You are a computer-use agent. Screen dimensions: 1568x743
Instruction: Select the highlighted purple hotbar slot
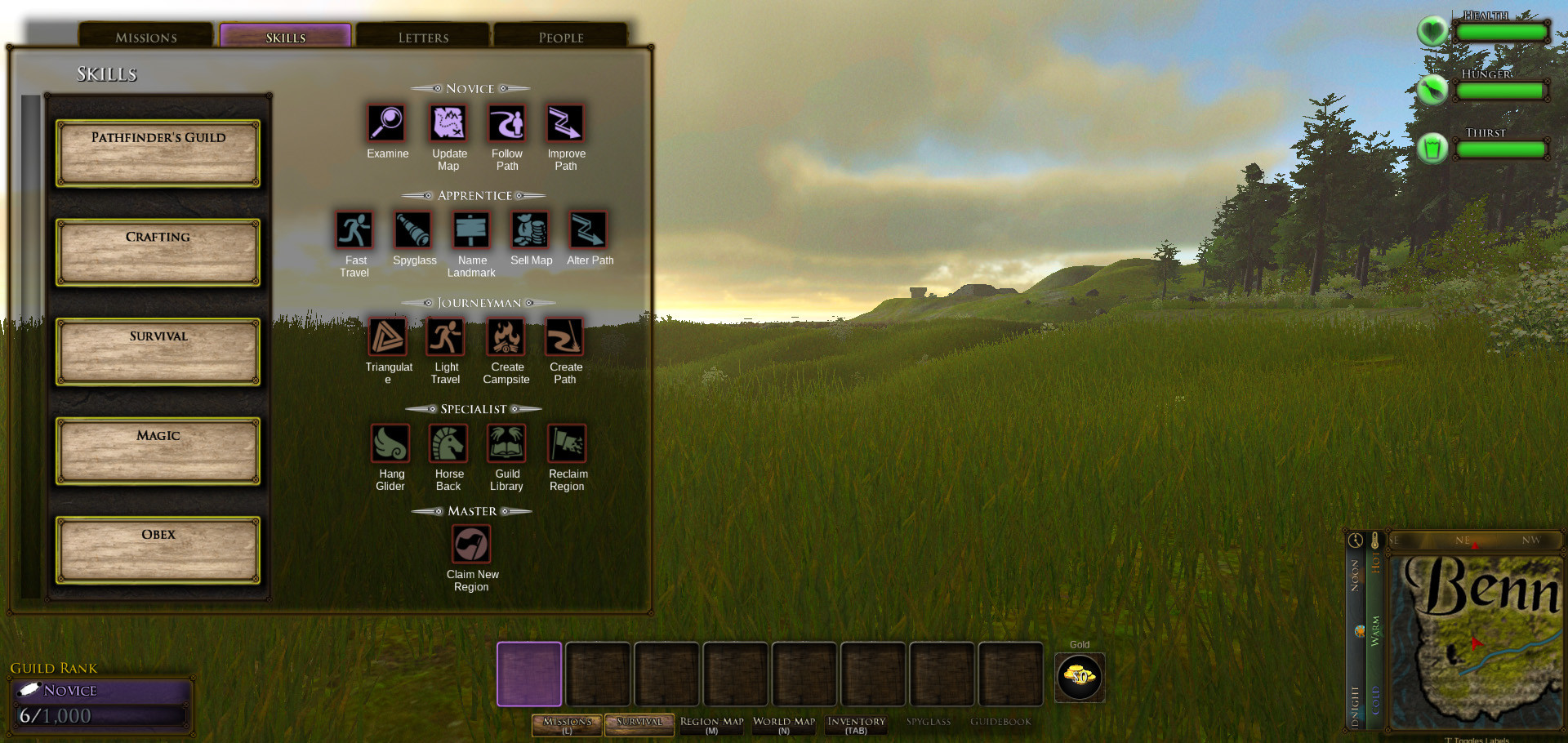point(529,674)
